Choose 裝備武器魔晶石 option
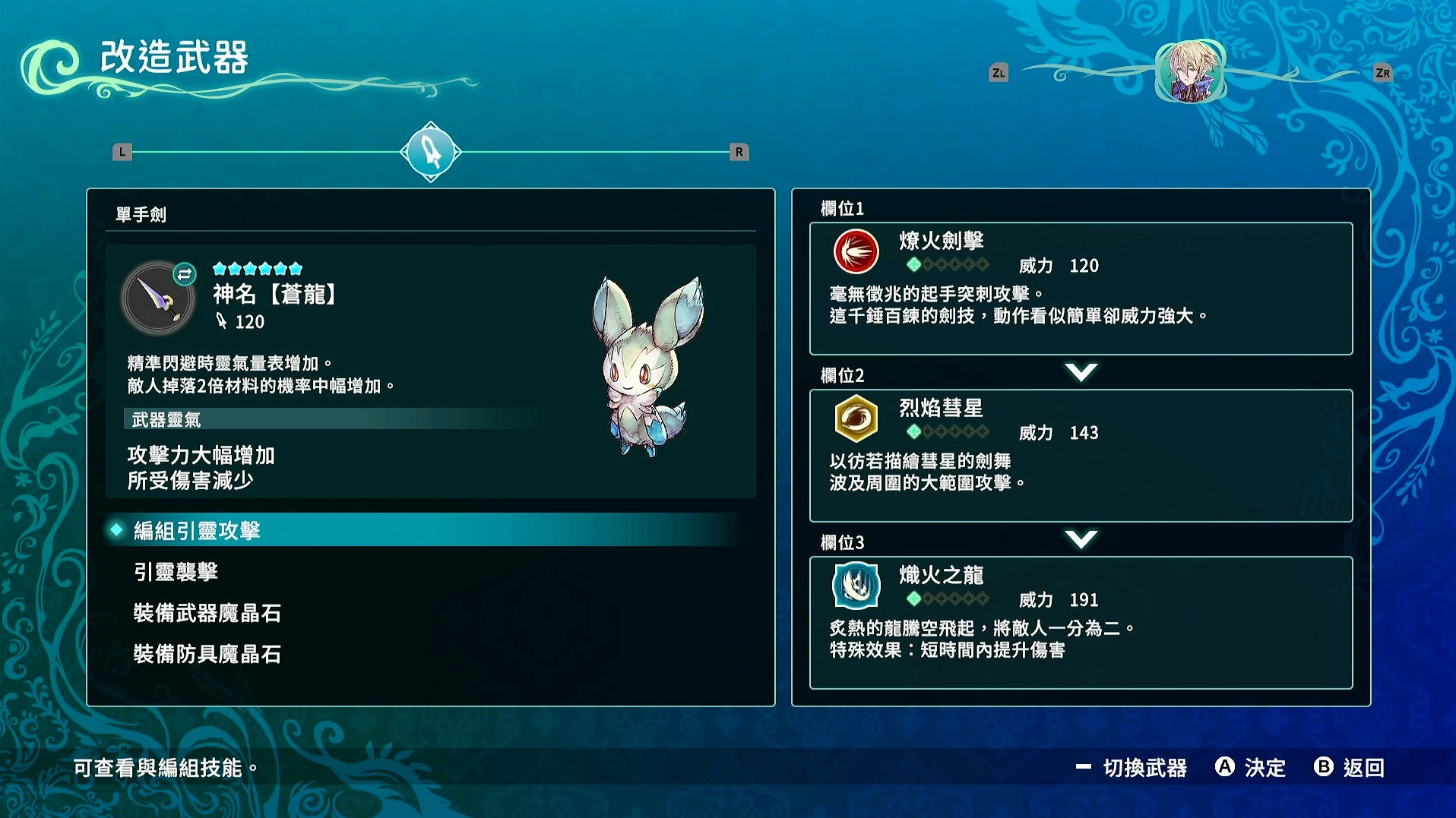This screenshot has height=818, width=1456. click(207, 613)
